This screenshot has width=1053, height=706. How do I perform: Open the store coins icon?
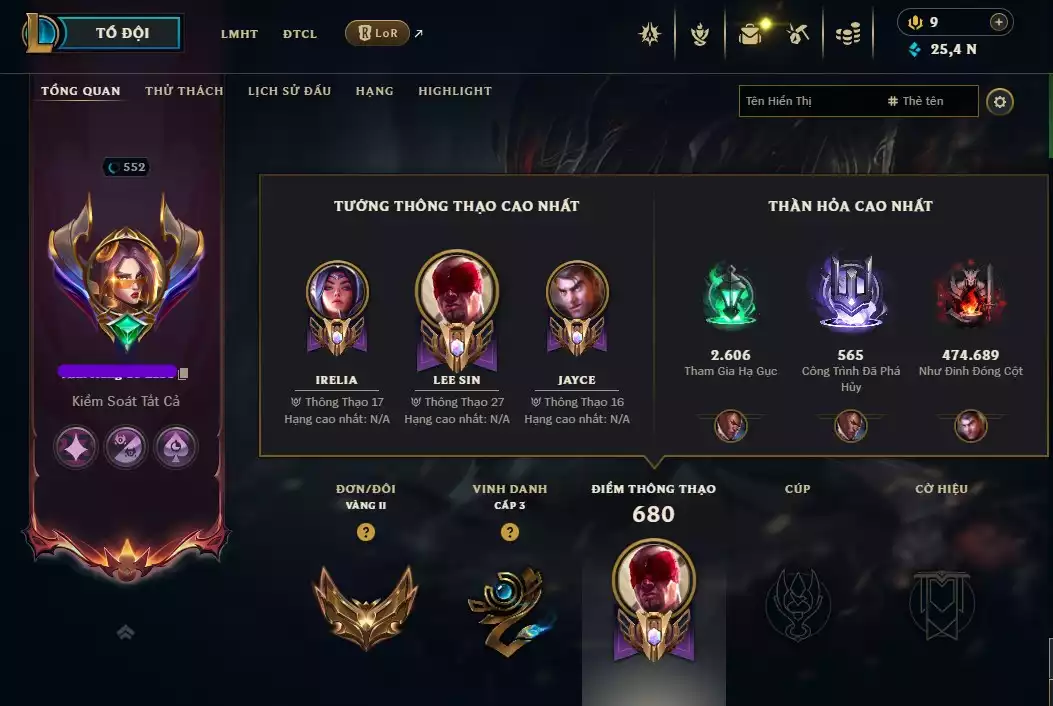click(x=848, y=34)
